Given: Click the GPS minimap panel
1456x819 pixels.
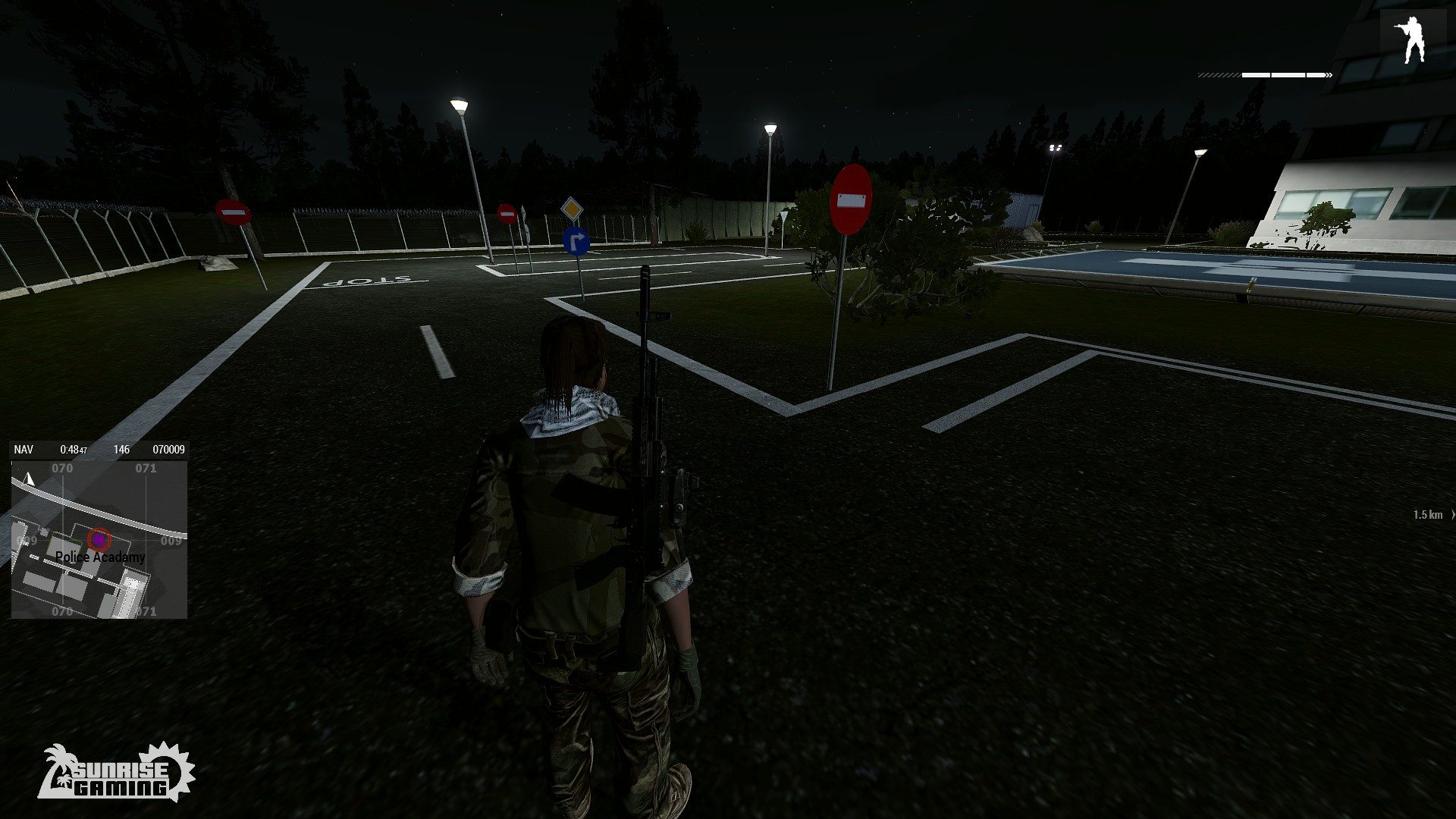Looking at the screenshot, I should click(x=99, y=539).
